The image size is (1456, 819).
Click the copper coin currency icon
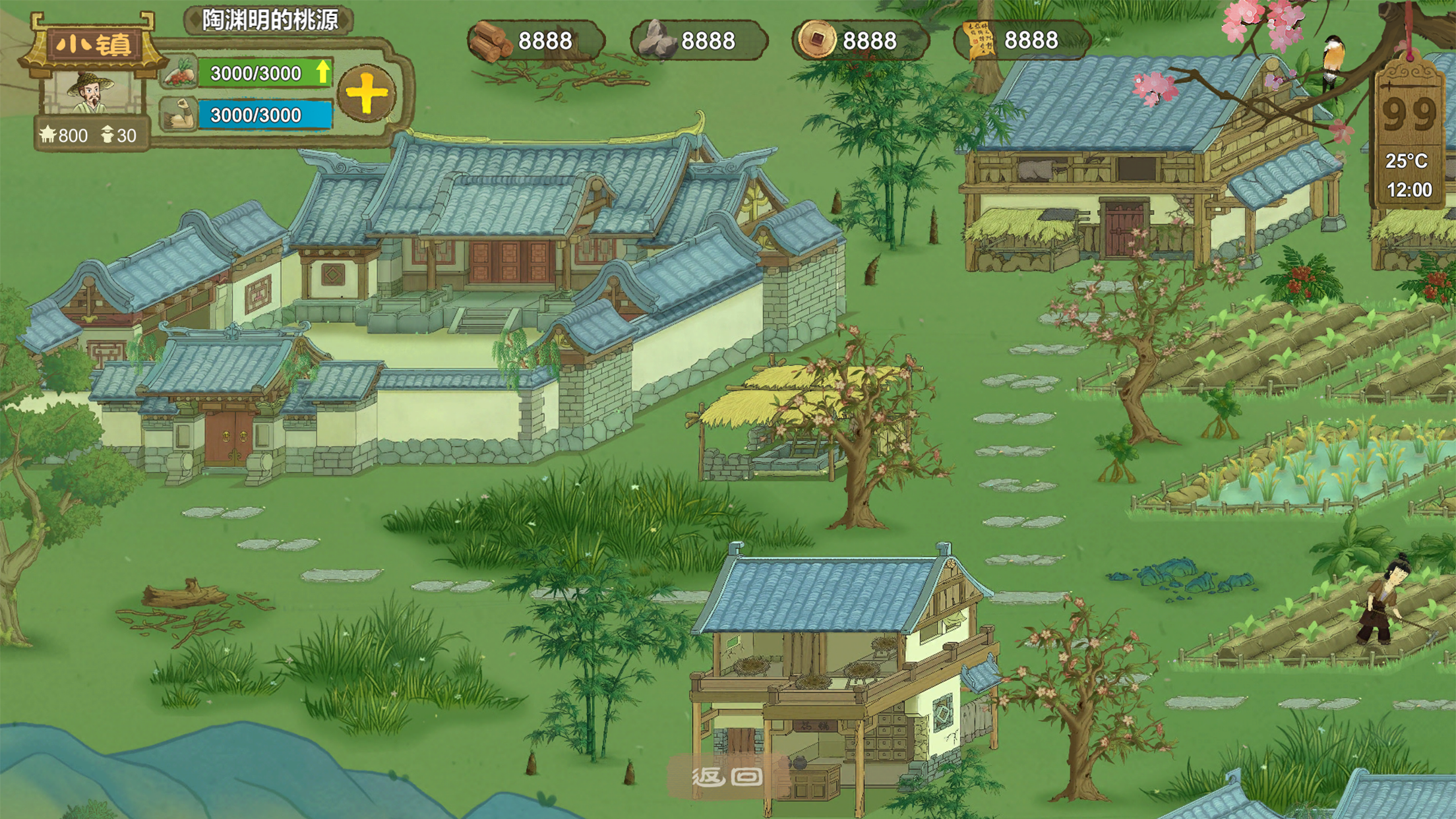coord(816,40)
